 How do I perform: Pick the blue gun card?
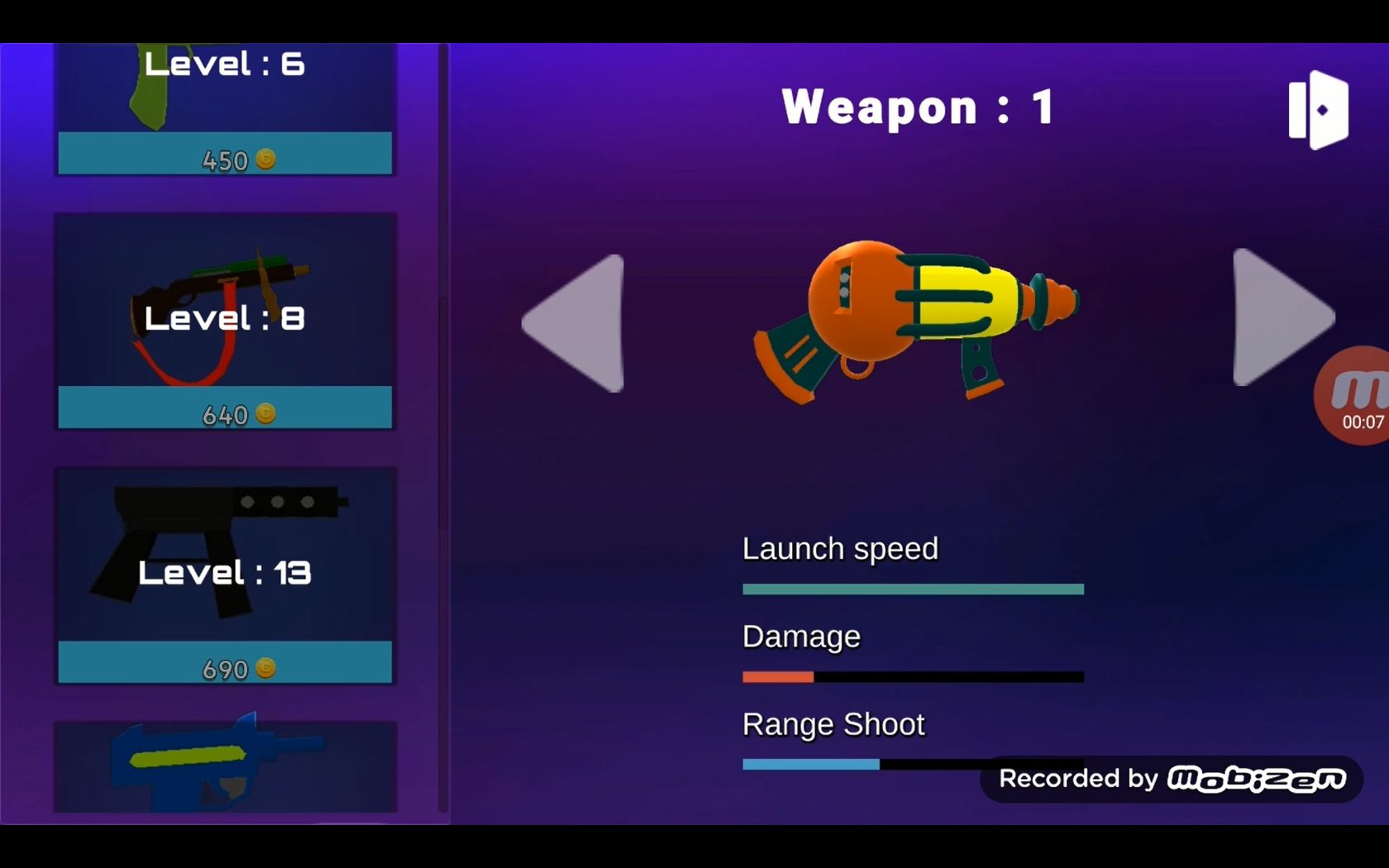[x=225, y=765]
